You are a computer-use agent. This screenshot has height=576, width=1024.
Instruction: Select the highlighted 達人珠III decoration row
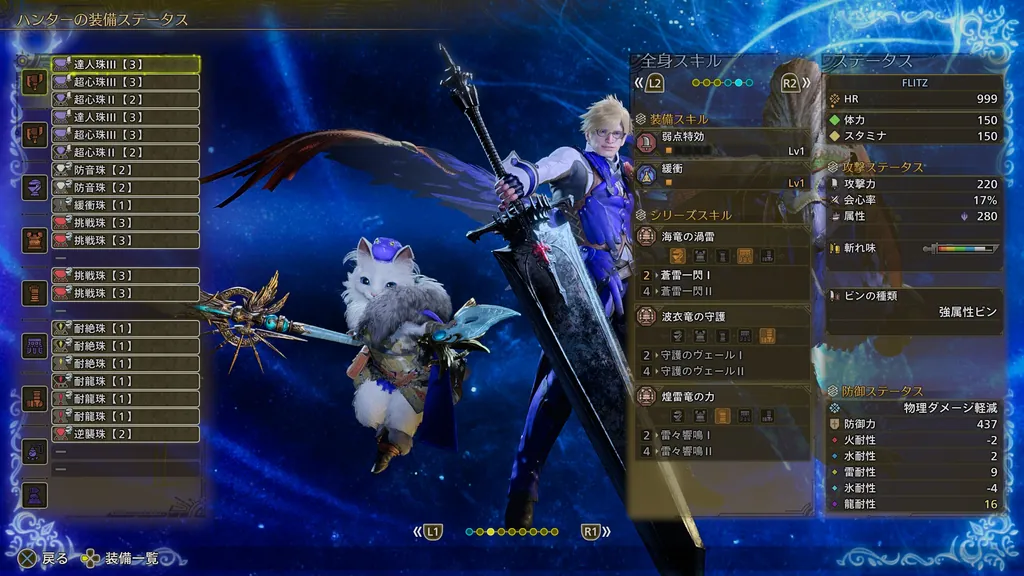[125, 64]
